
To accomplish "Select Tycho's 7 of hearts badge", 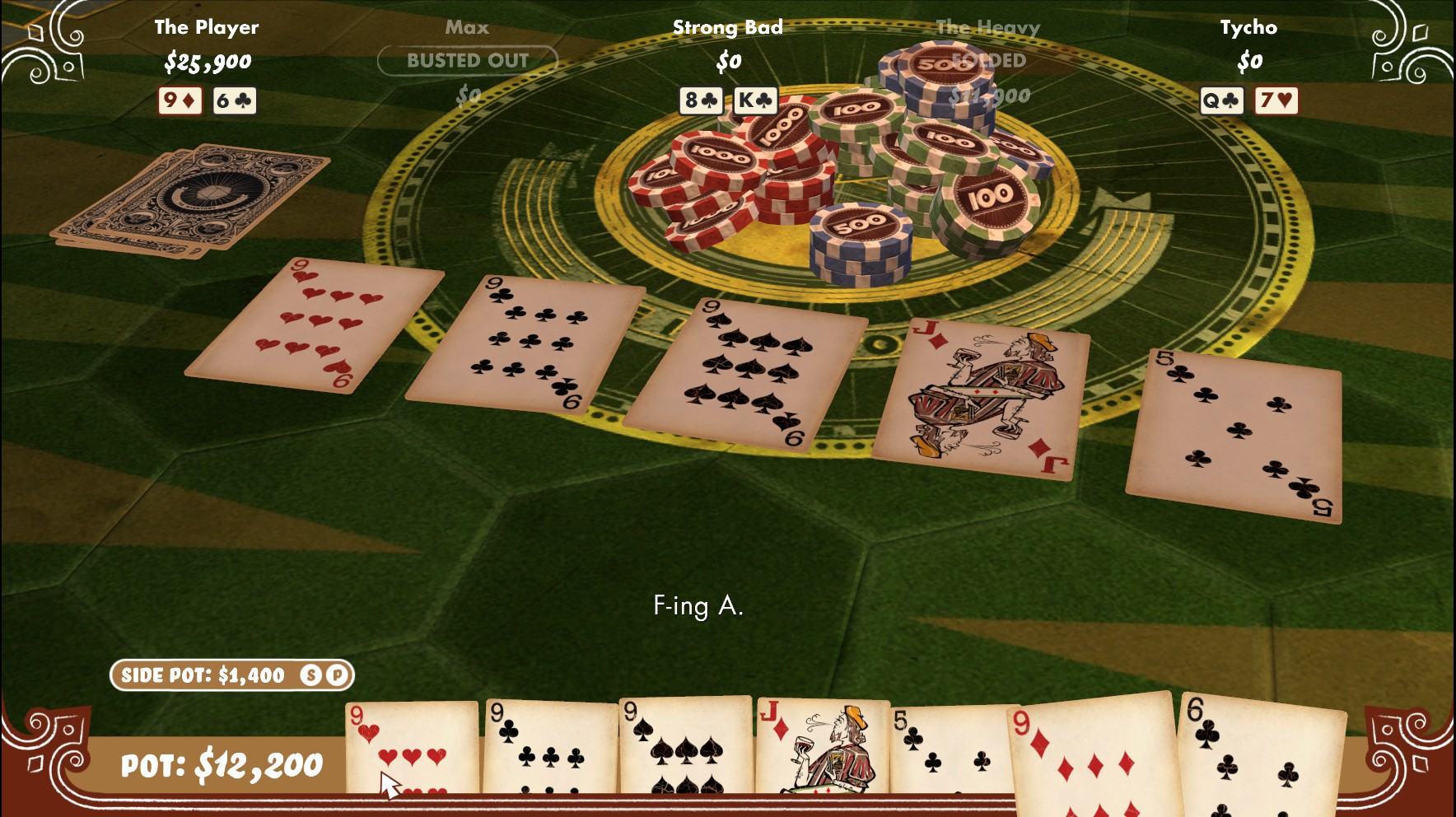I will [x=1276, y=100].
